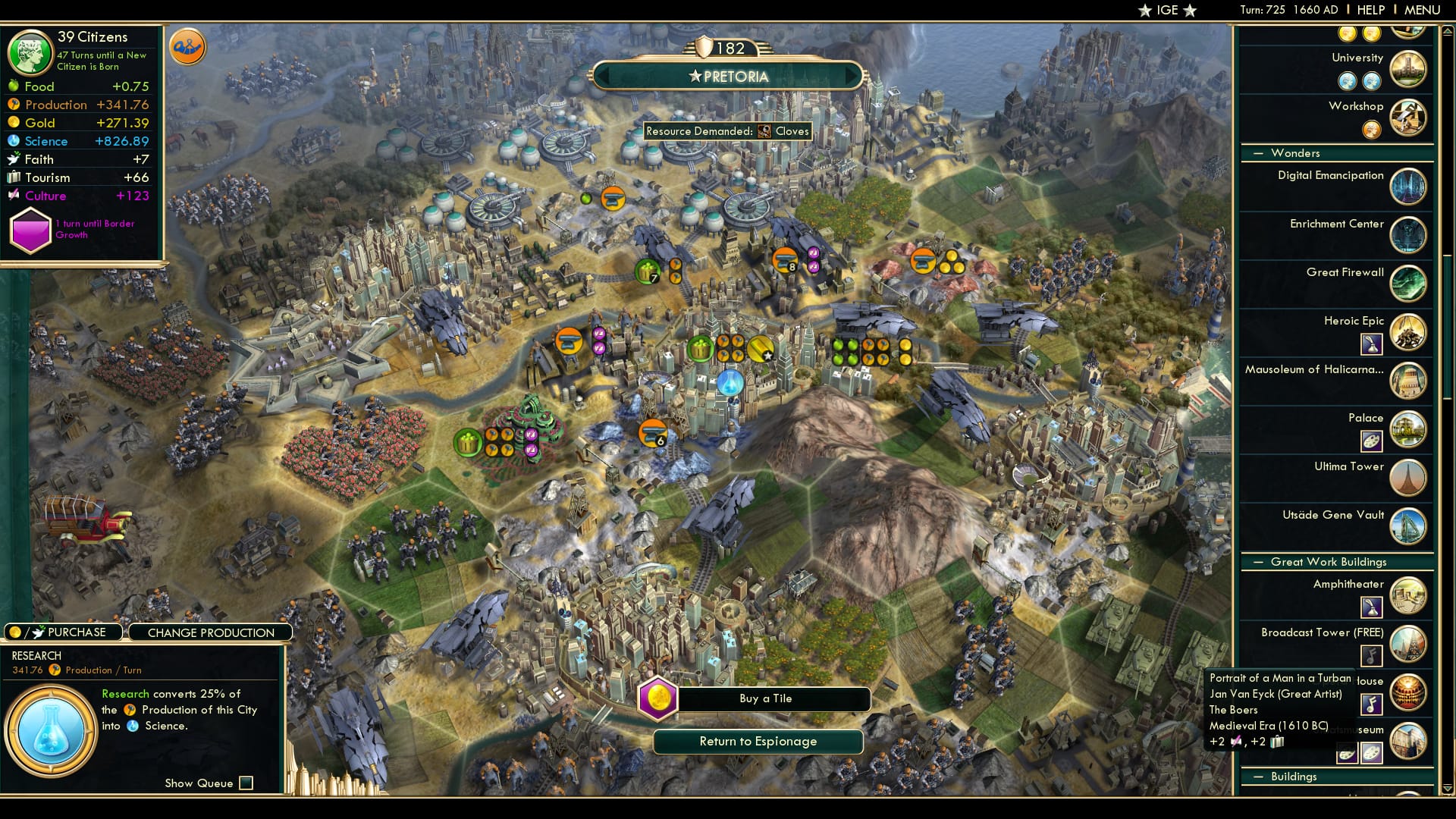This screenshot has width=1456, height=819.
Task: Click the Ultima Tower wonder icon
Action: [1408, 478]
